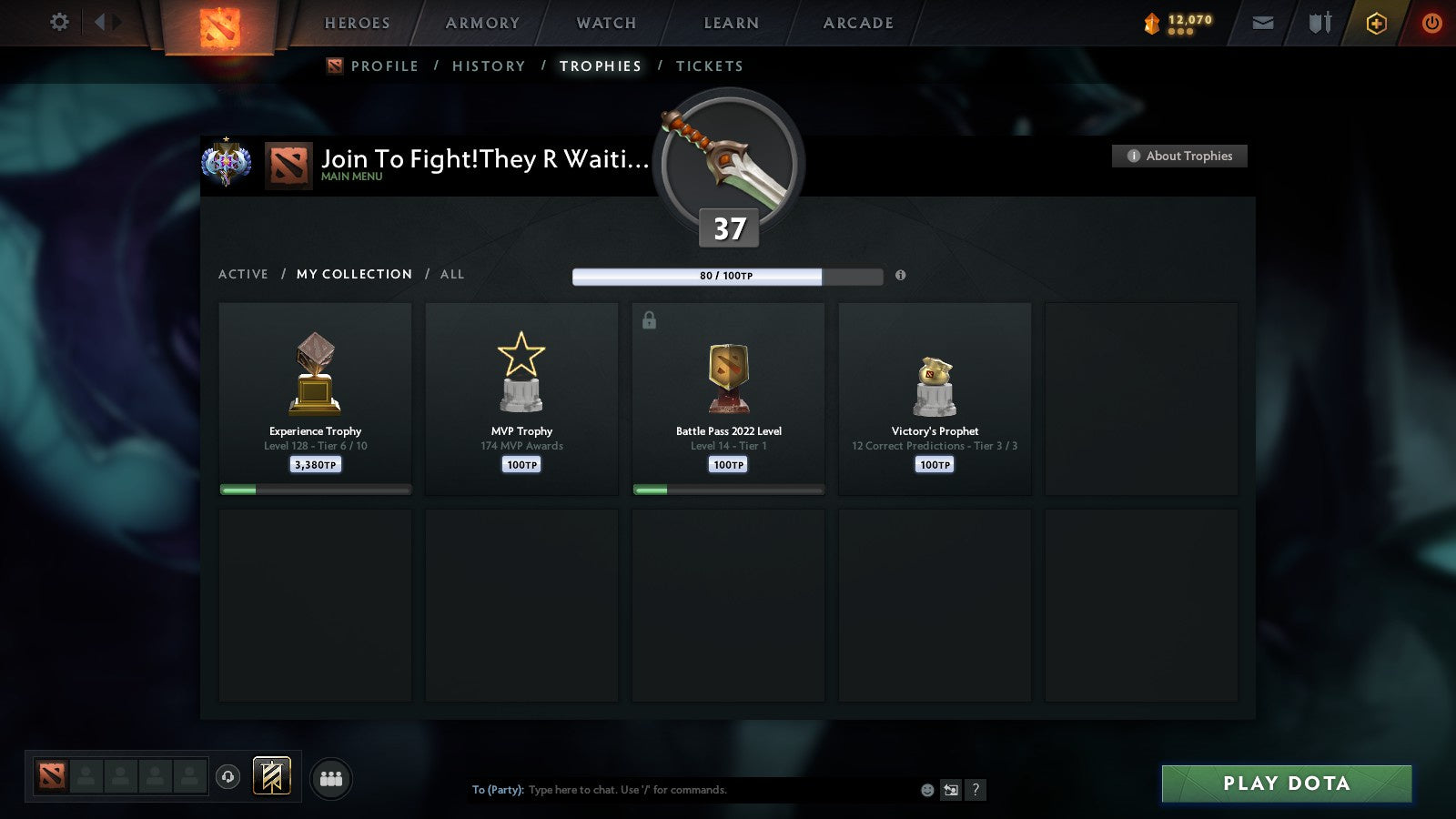
Task: Toggle the chat channel switch icon
Action: pyautogui.click(x=949, y=790)
